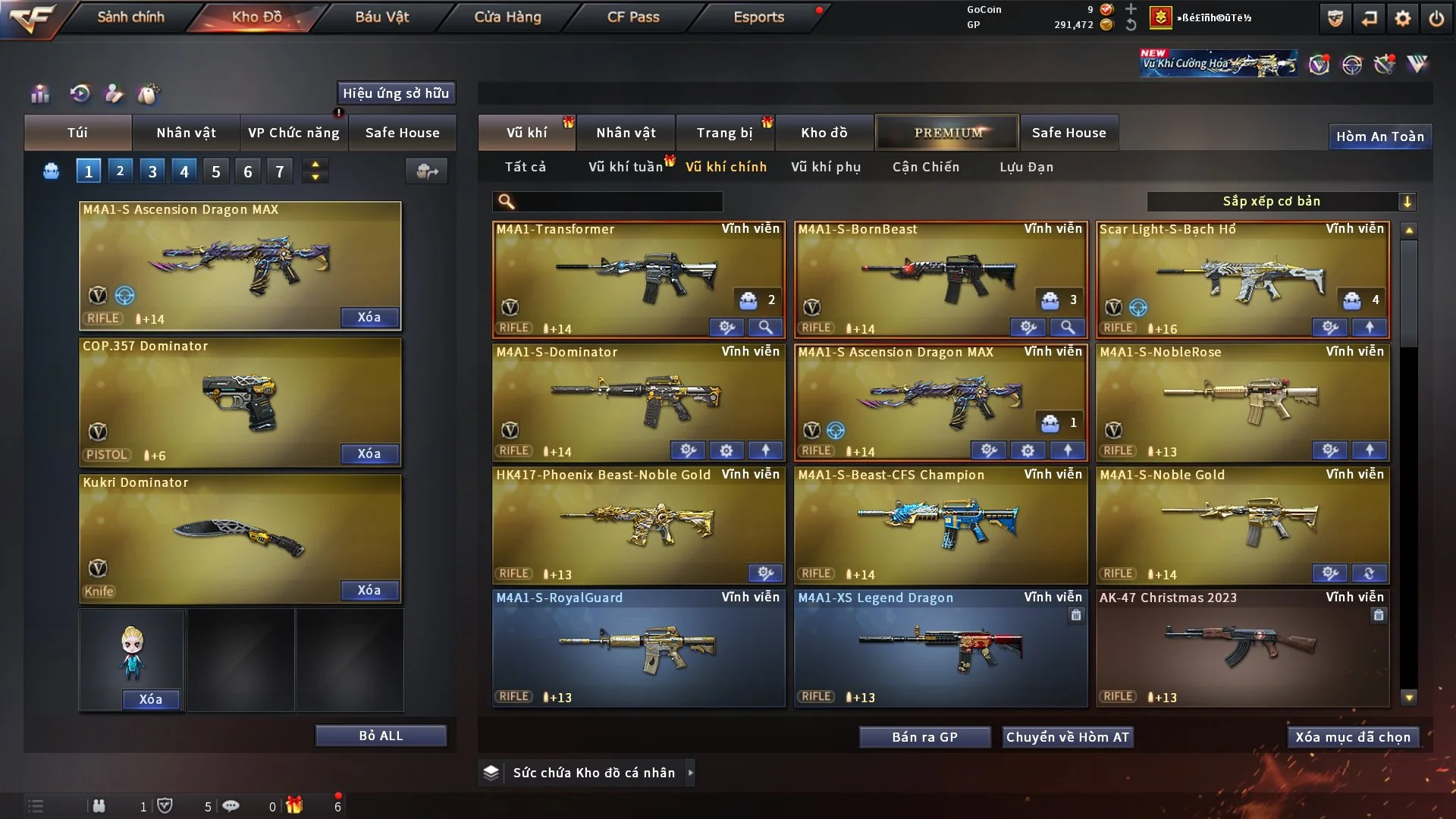Switch to the Nhân vật bag tab

[186, 133]
